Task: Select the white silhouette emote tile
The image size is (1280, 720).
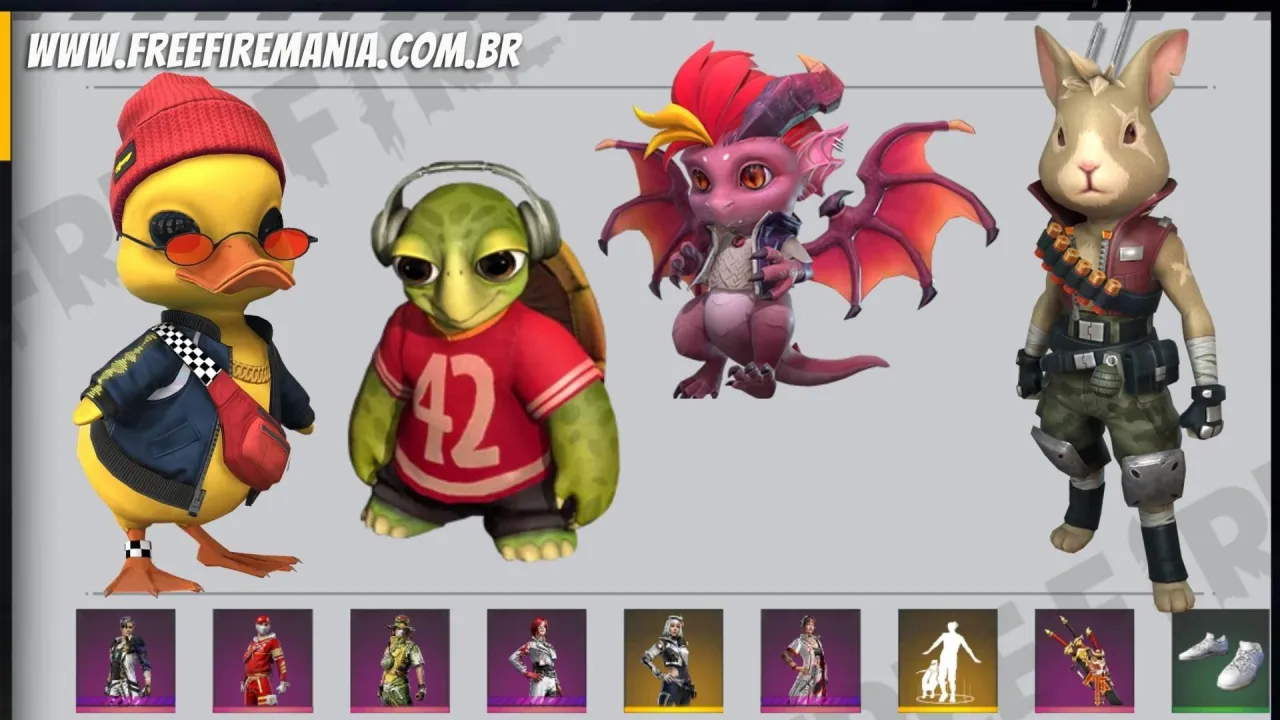Action: click(947, 660)
